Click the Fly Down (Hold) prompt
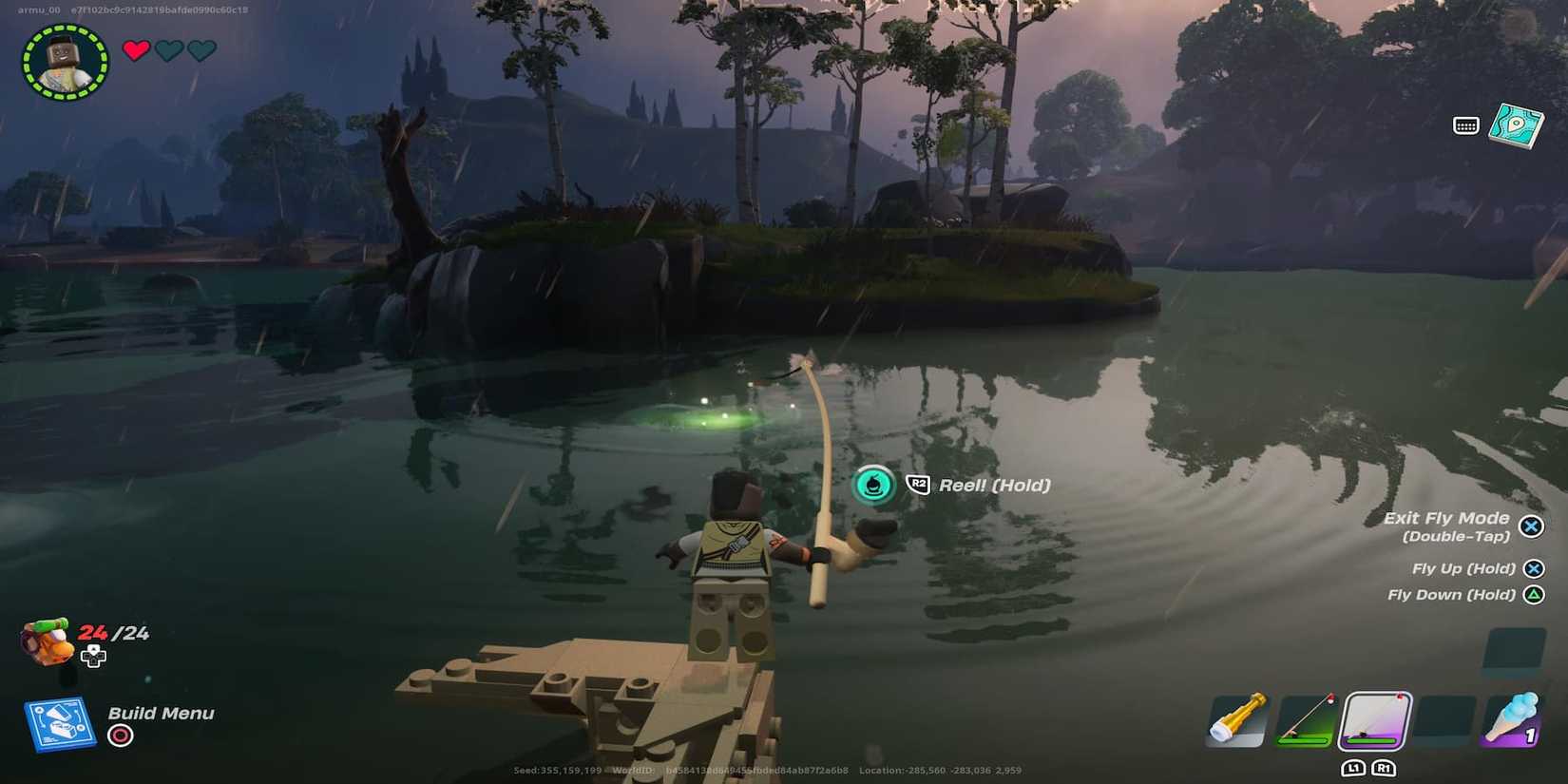This screenshot has height=784, width=1568. 1453,594
